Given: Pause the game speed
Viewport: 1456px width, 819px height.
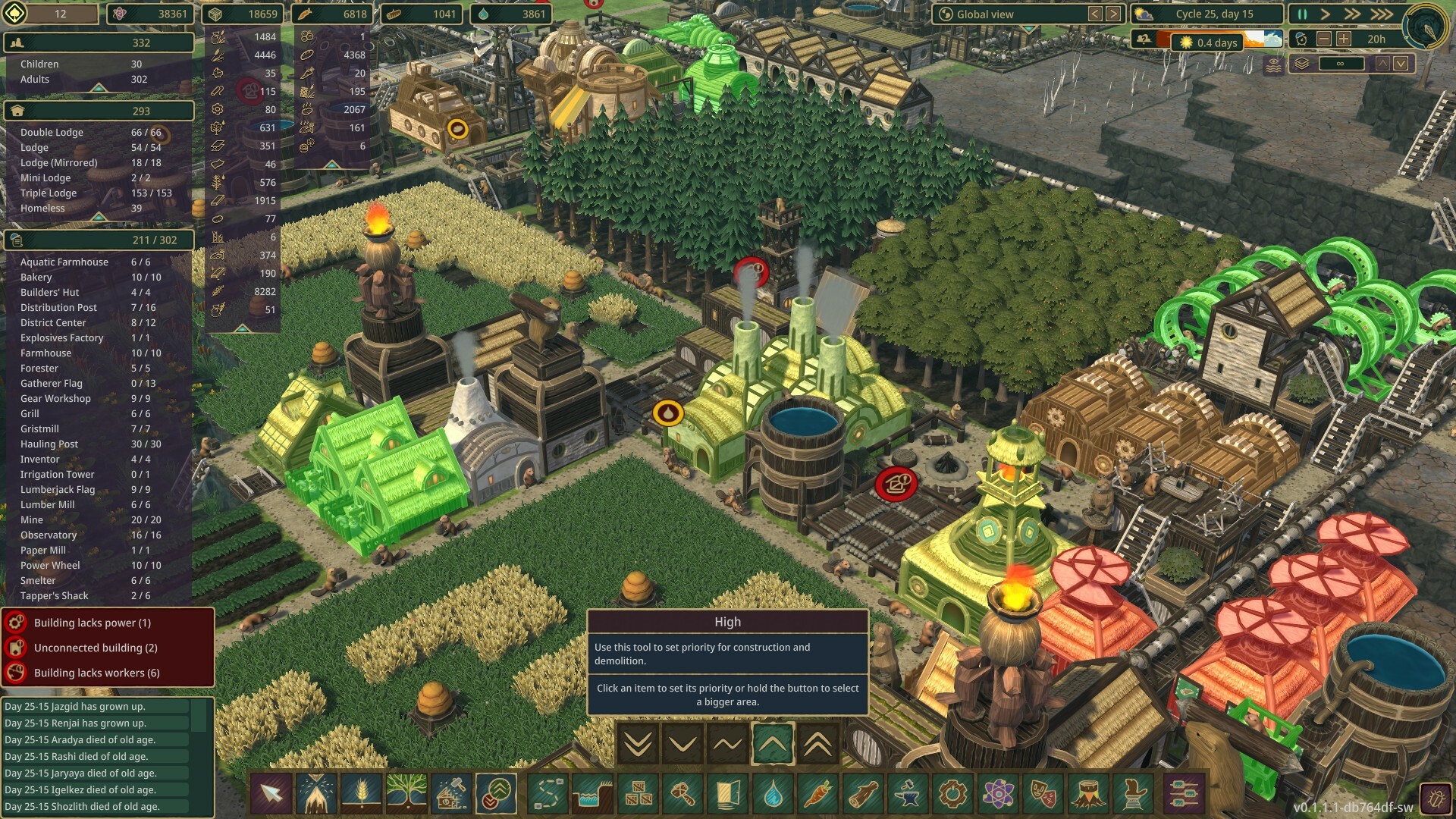Looking at the screenshot, I should tap(1302, 14).
